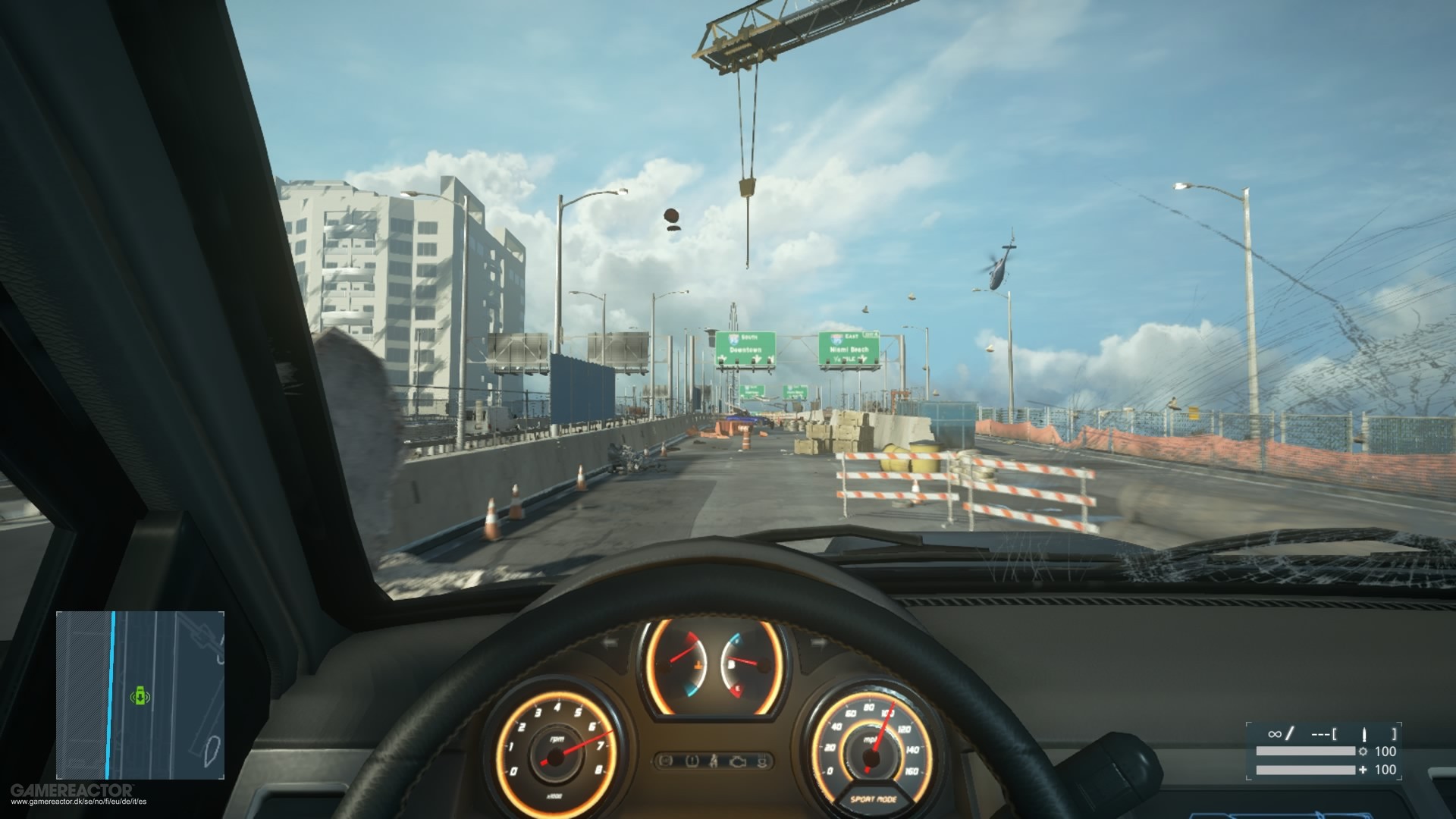Viewport: 1456px width, 819px height.
Task: Select the infinity ammo icon in HUD
Action: point(1276,734)
